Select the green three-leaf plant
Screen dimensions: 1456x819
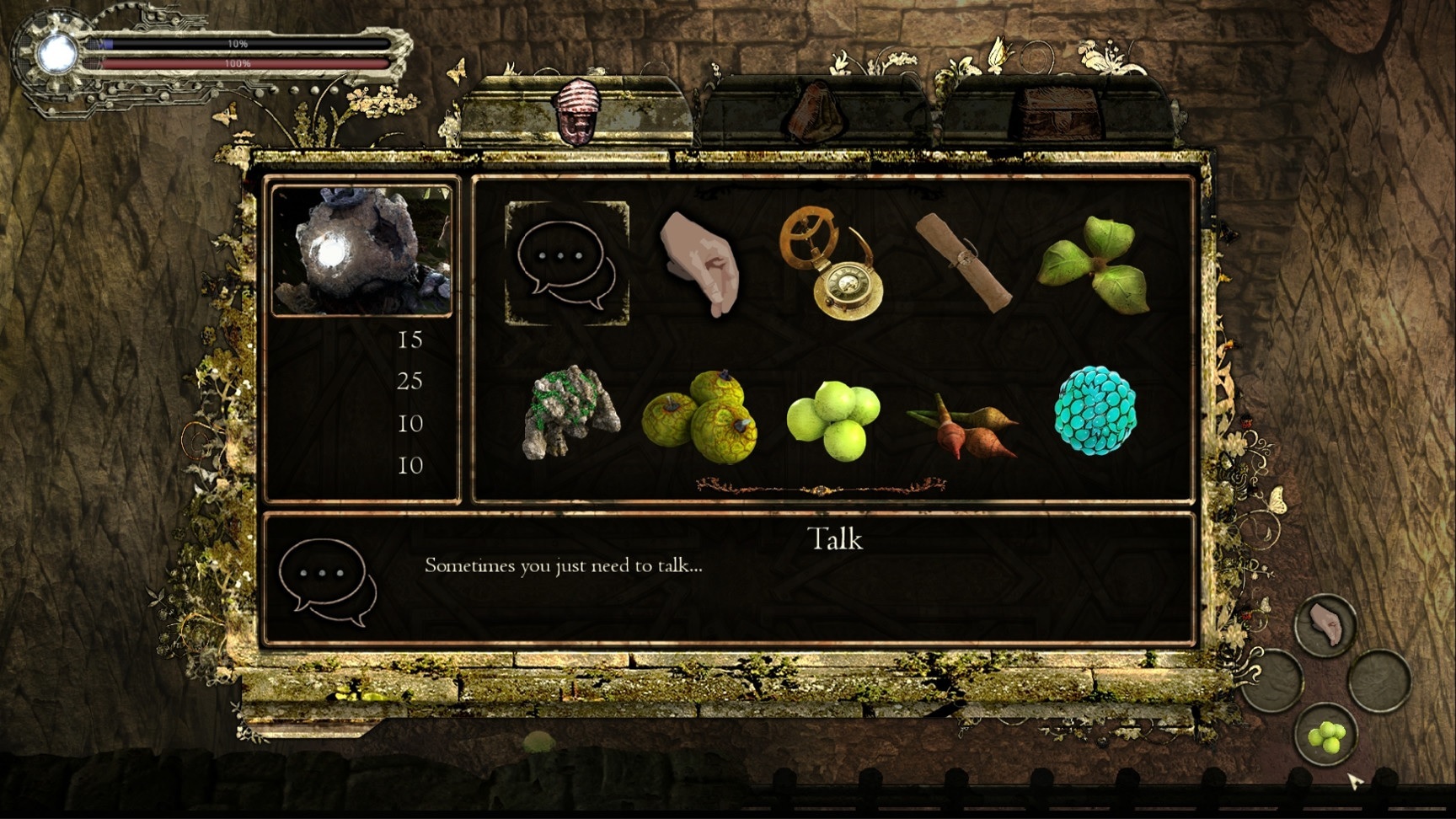click(x=1095, y=263)
